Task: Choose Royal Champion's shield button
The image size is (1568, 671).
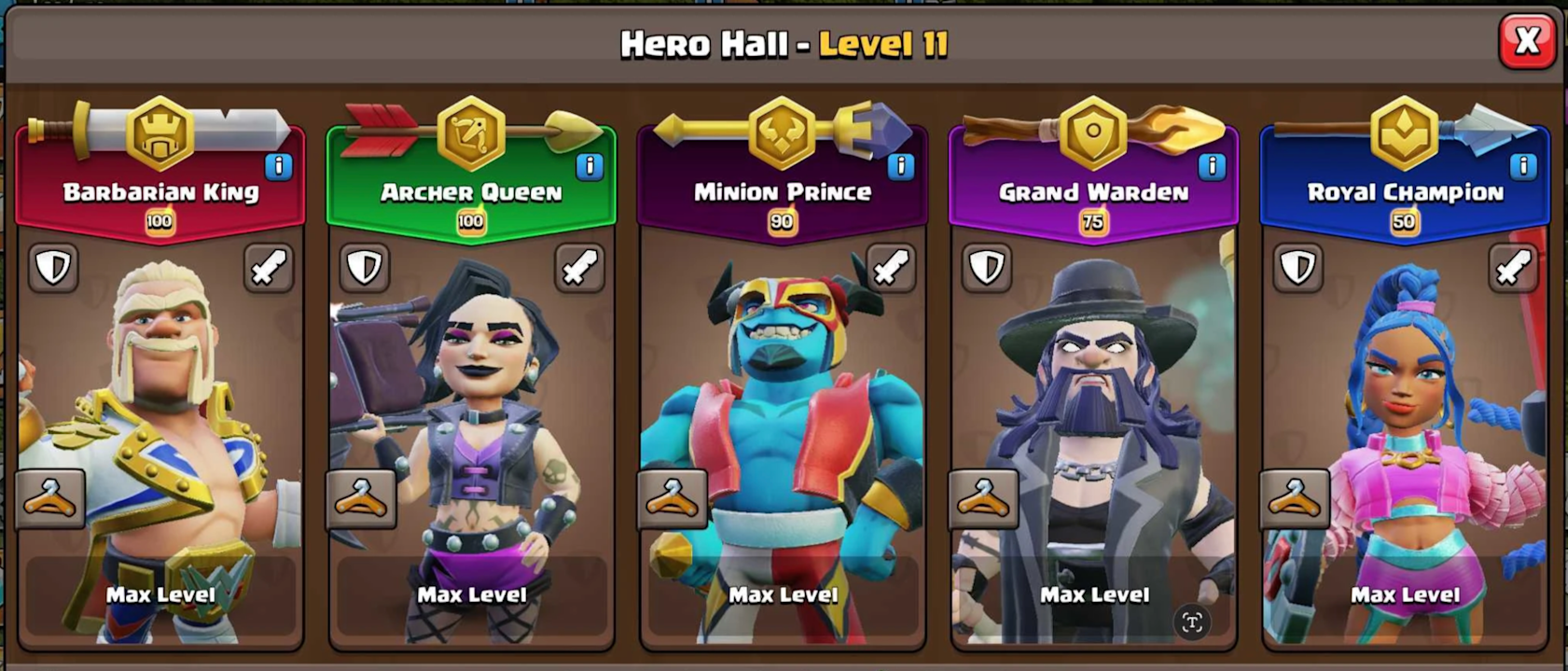Action: point(1297,268)
